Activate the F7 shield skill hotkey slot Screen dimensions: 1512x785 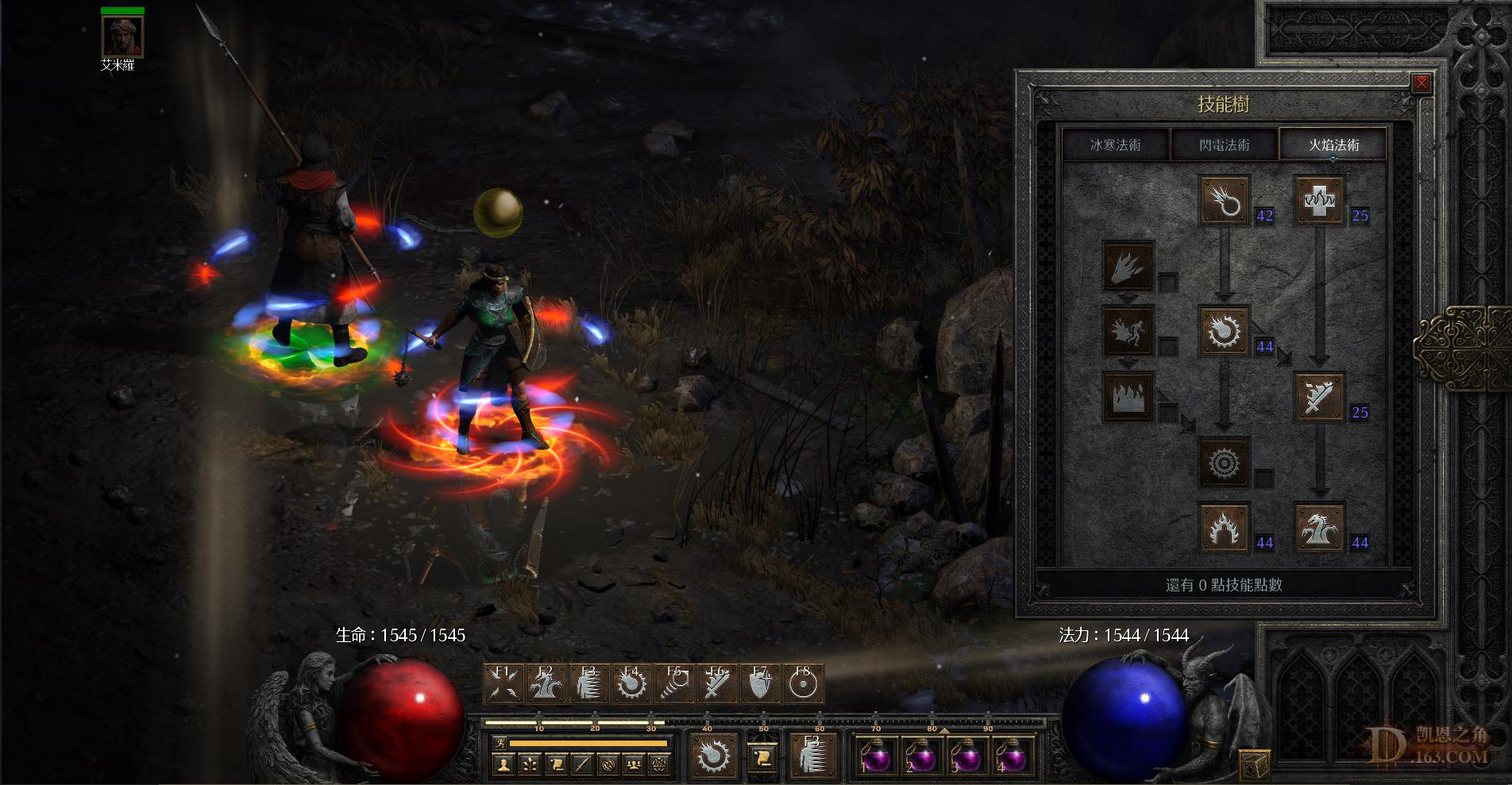point(761,683)
